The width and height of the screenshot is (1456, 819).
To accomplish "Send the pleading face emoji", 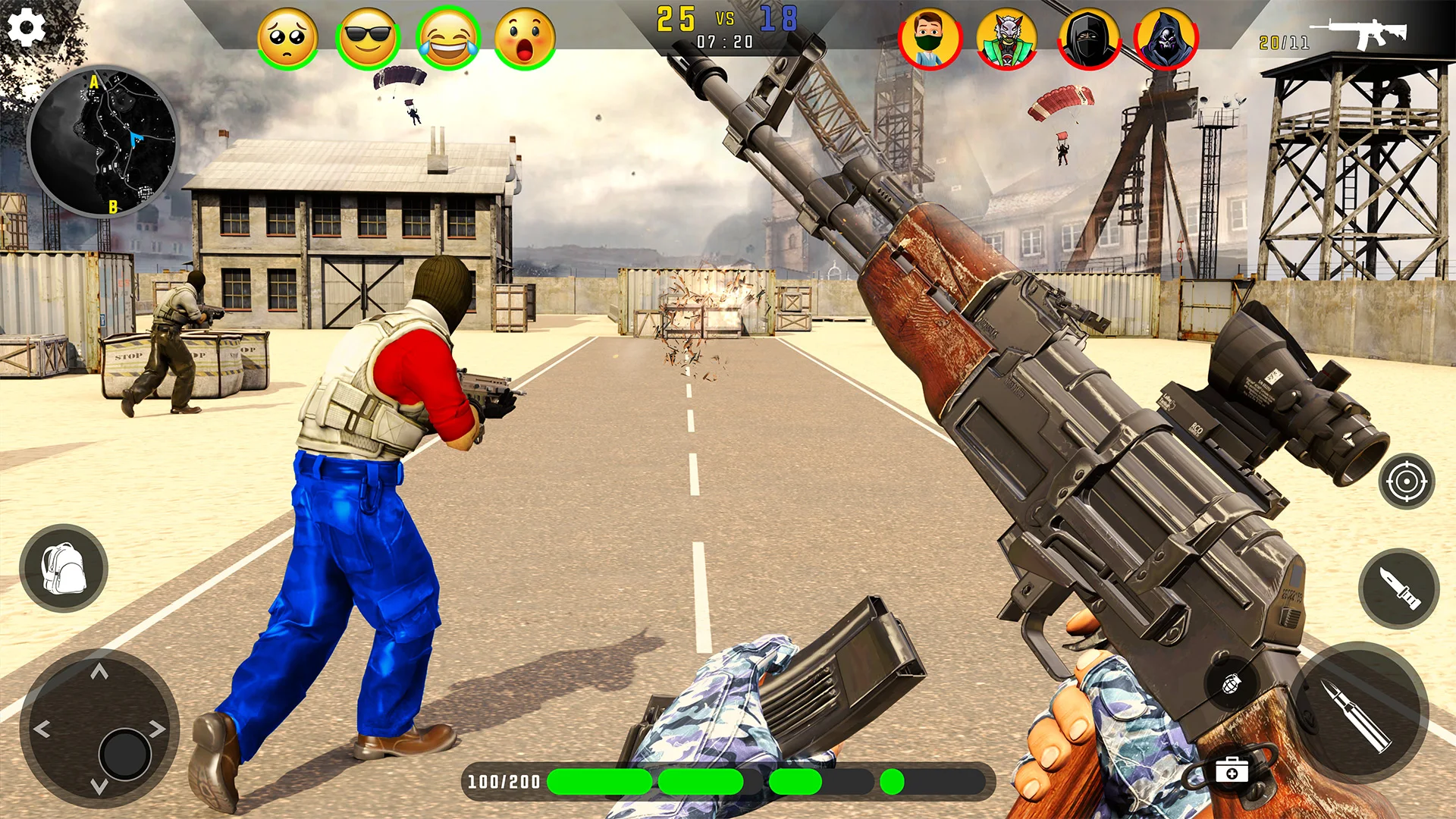I will 287,39.
